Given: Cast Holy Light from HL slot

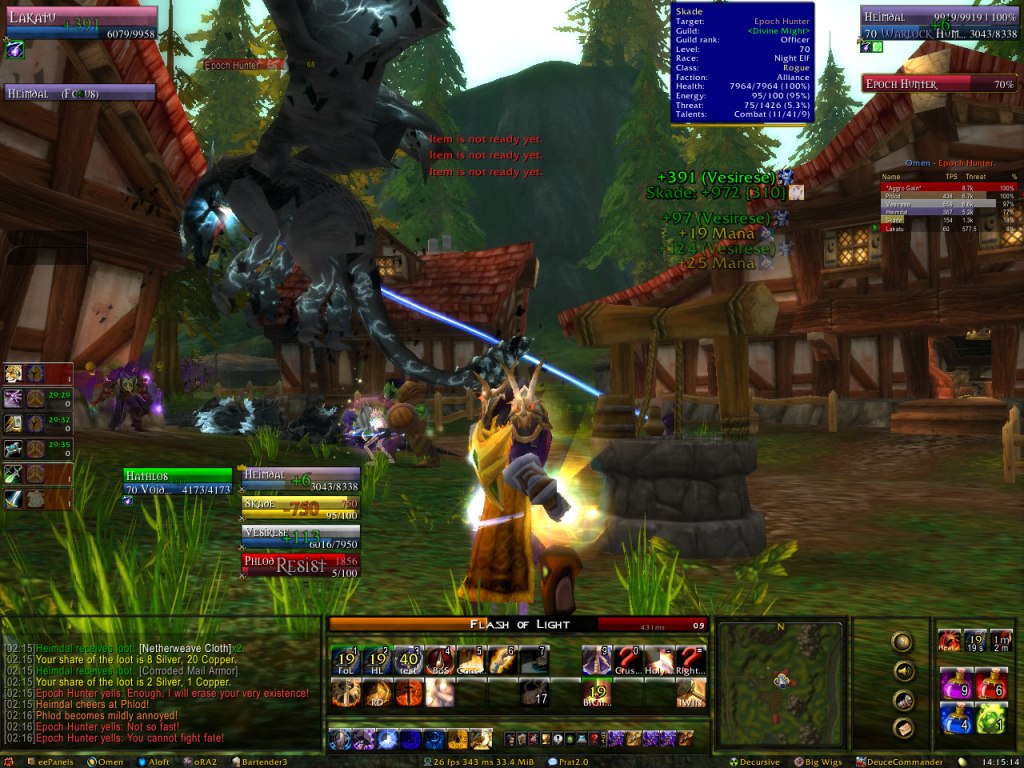Looking at the screenshot, I should coord(377,660).
